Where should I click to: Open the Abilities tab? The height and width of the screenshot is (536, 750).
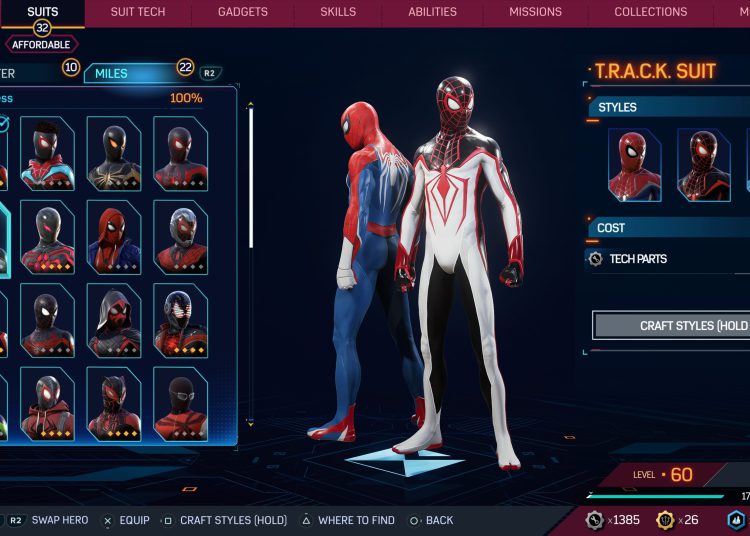434,12
